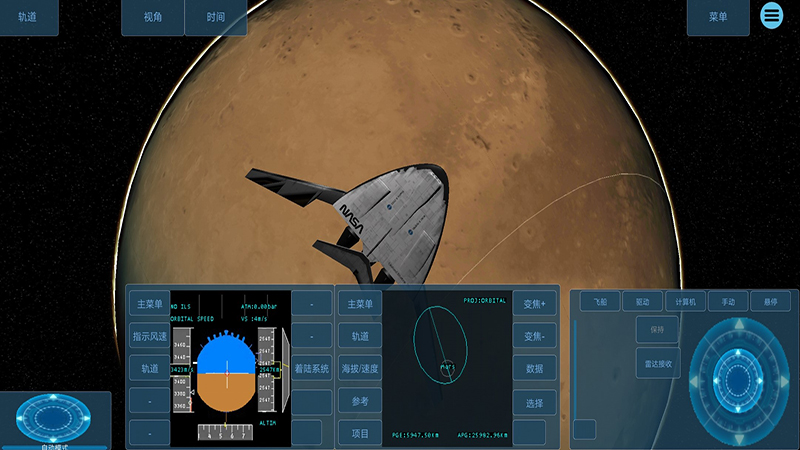Switch to 手动 manual control tab
Image resolution: width=800 pixels, height=450 pixels.
(728, 301)
